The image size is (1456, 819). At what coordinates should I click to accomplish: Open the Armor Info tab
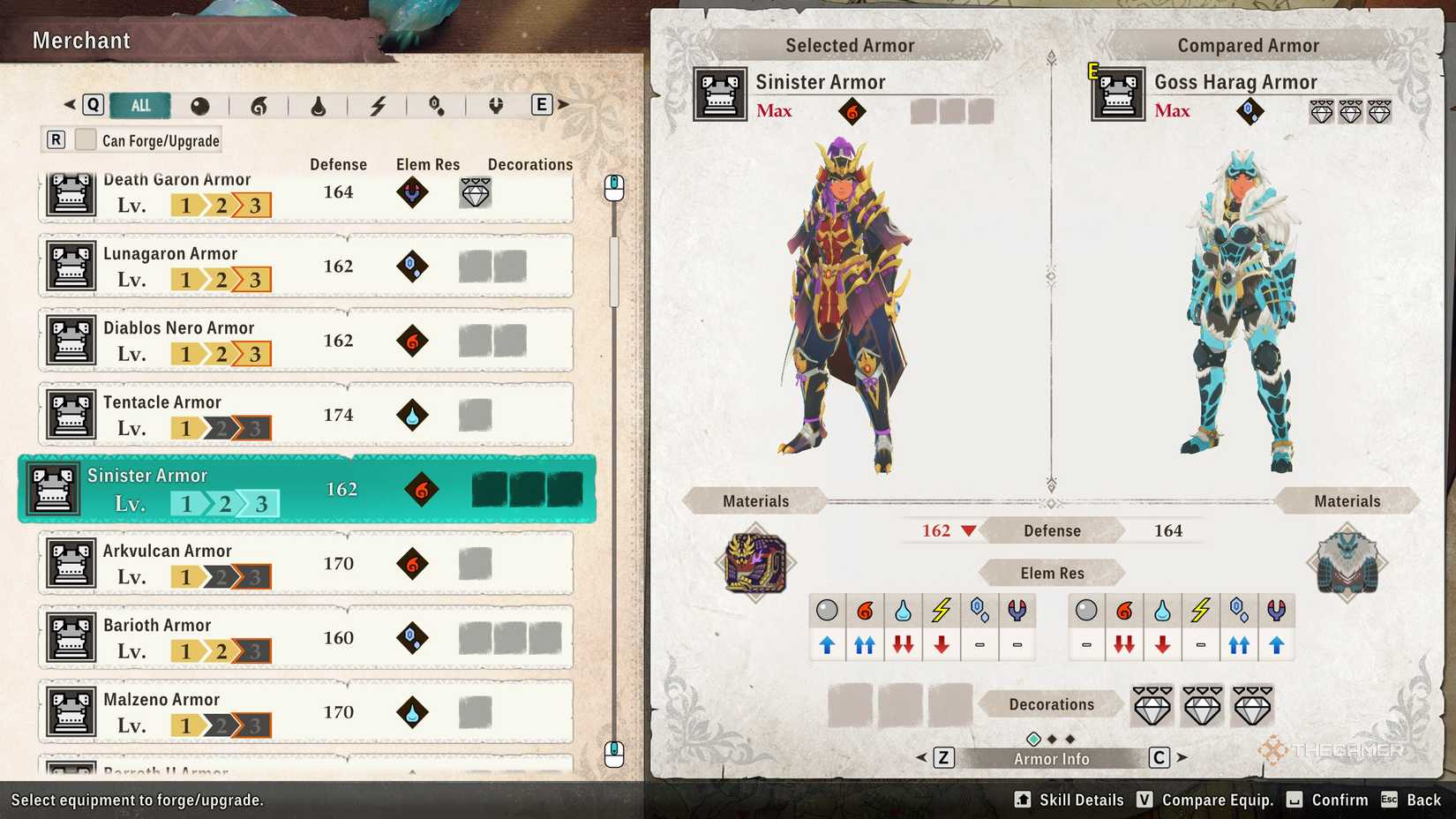click(1051, 758)
